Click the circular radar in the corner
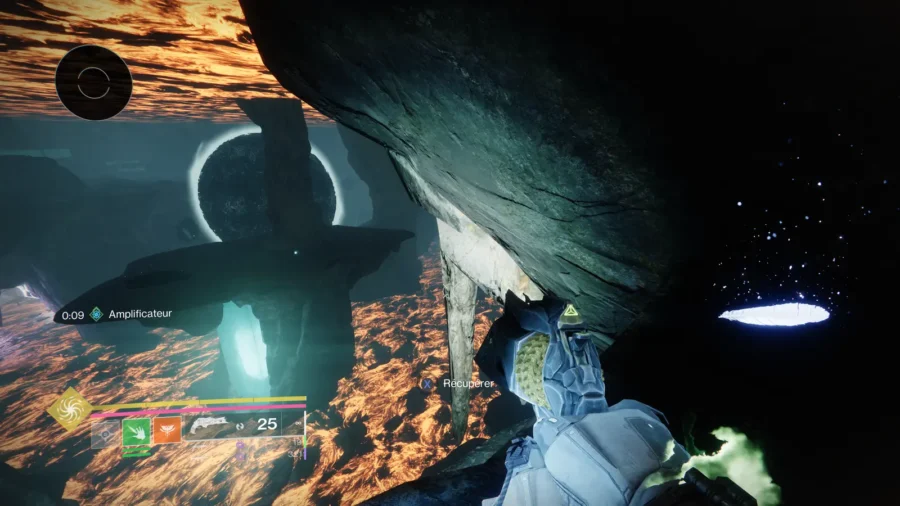 94,83
